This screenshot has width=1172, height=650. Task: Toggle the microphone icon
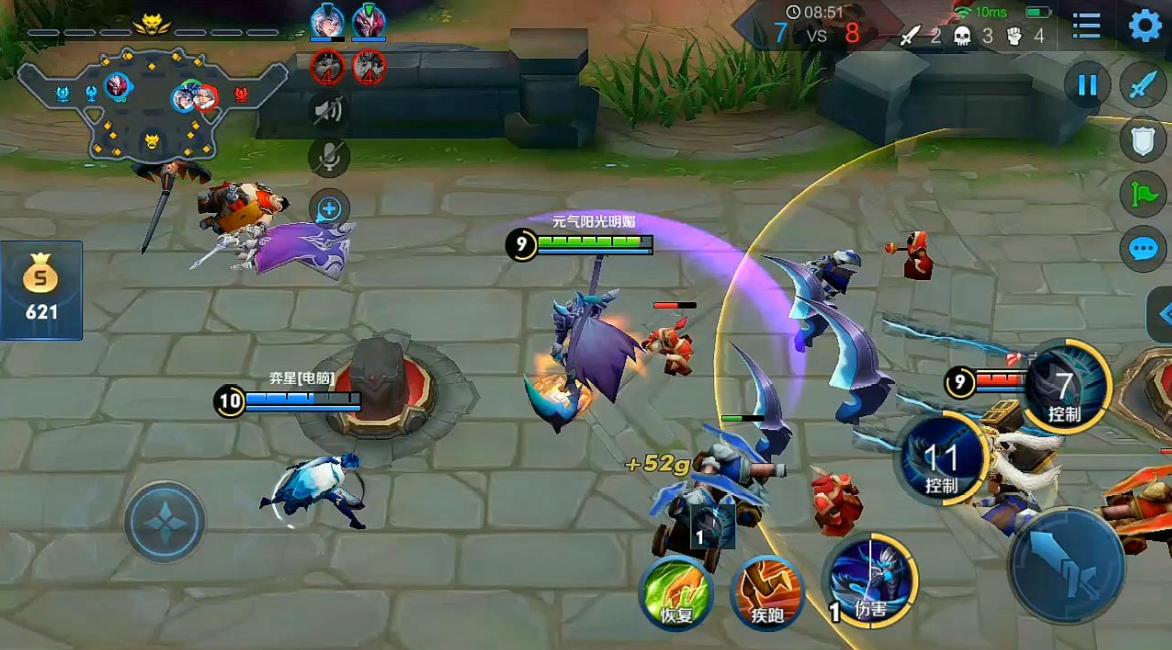point(329,156)
